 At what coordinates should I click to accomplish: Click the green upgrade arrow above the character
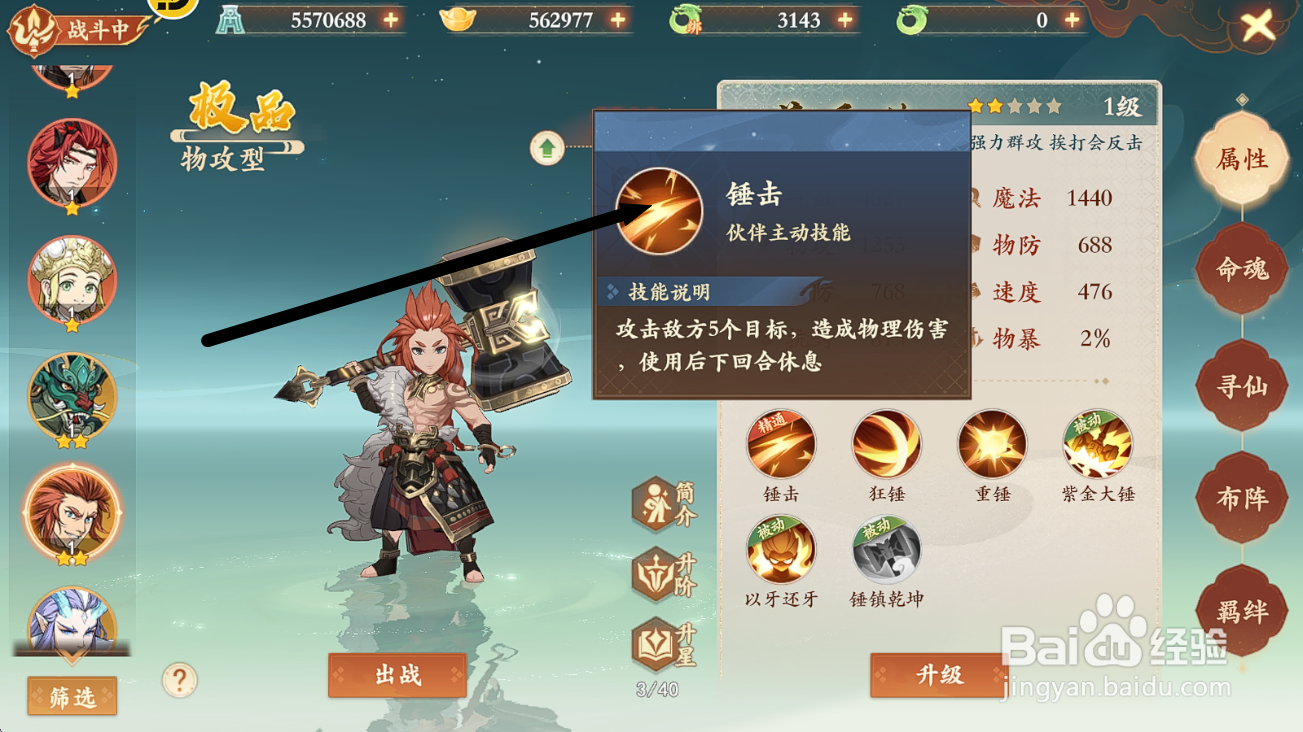[x=547, y=147]
